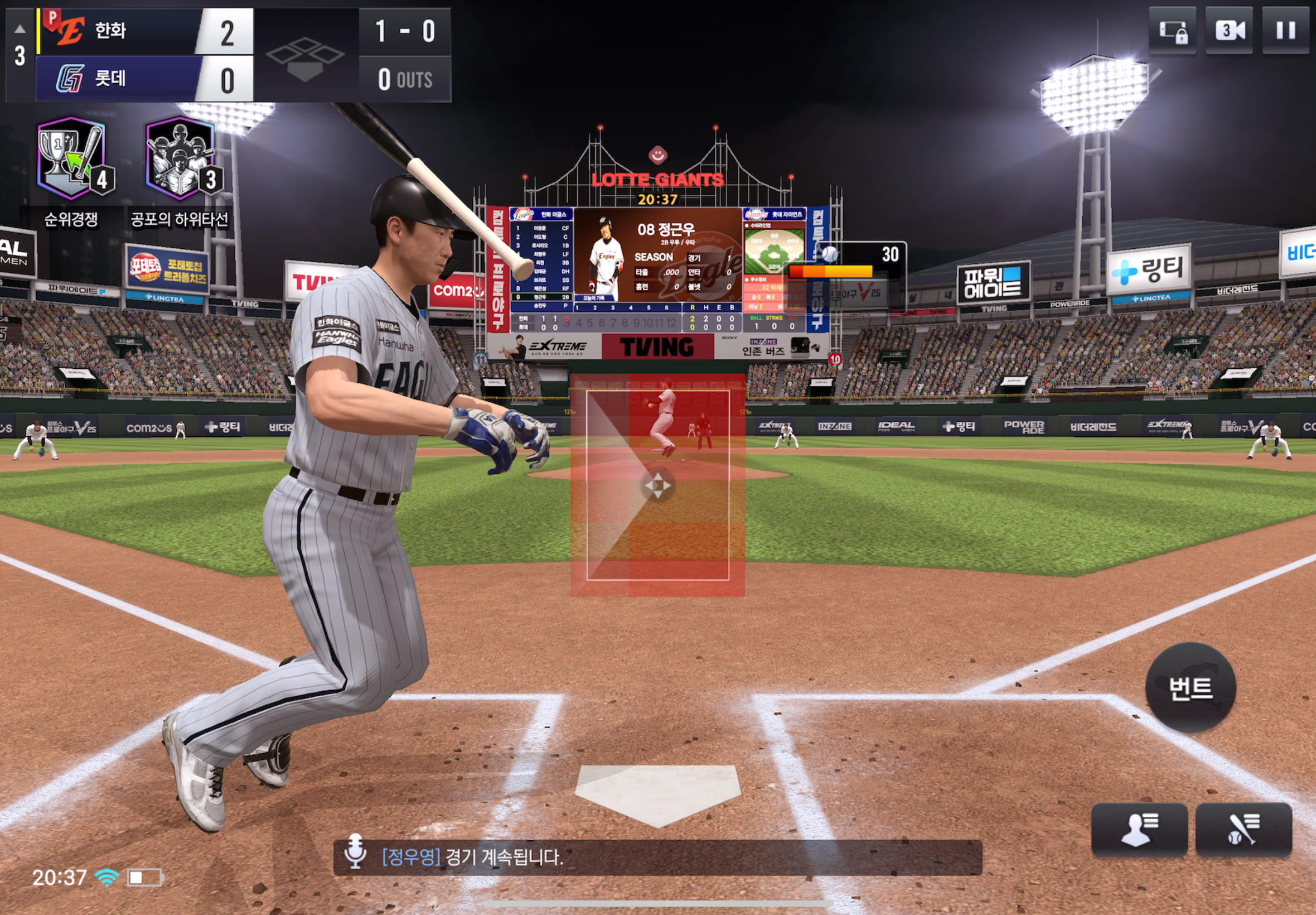
Task: Pause the game
Action: coord(1285,31)
